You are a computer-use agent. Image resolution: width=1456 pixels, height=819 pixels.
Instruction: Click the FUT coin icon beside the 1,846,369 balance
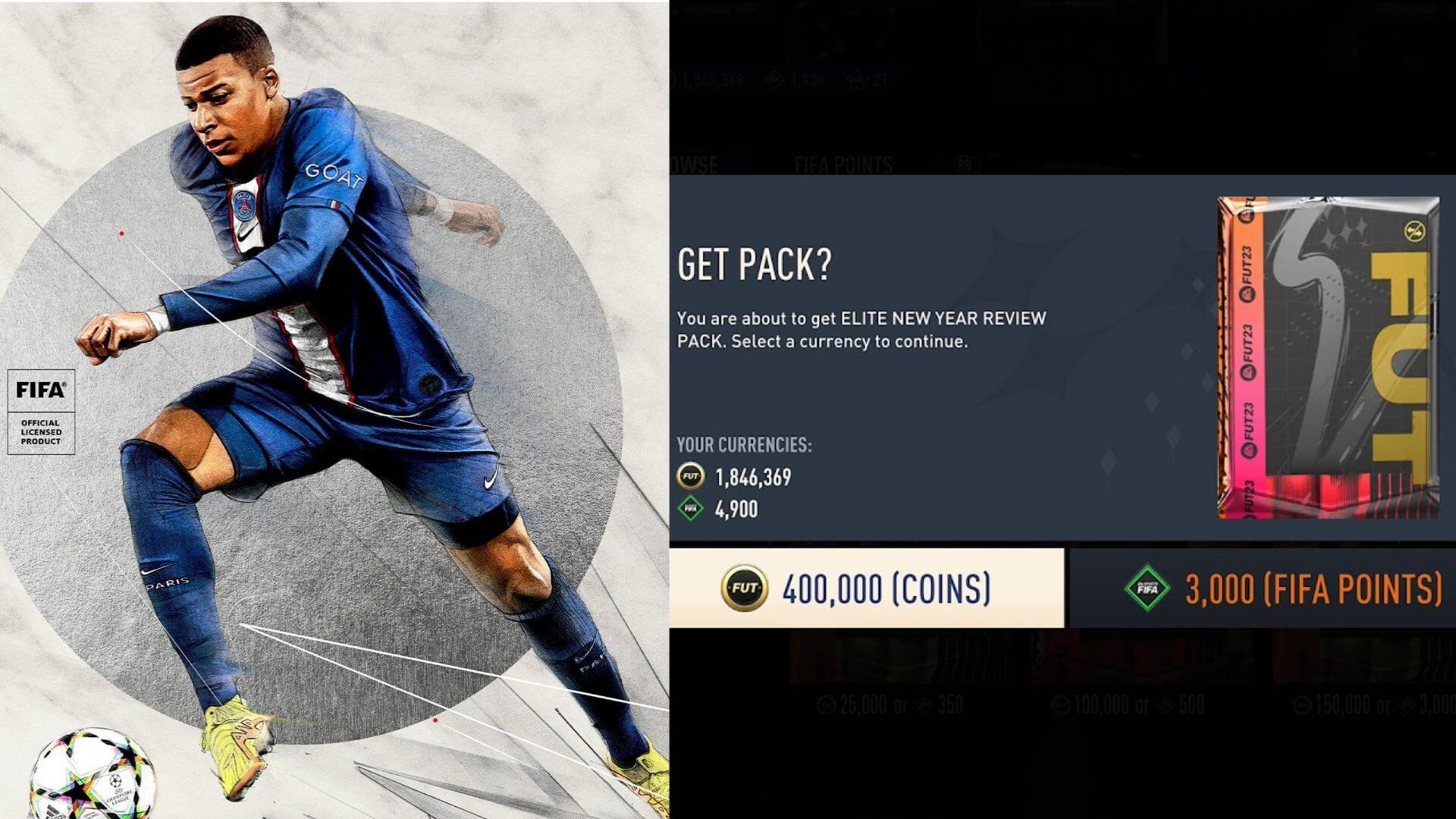point(690,475)
